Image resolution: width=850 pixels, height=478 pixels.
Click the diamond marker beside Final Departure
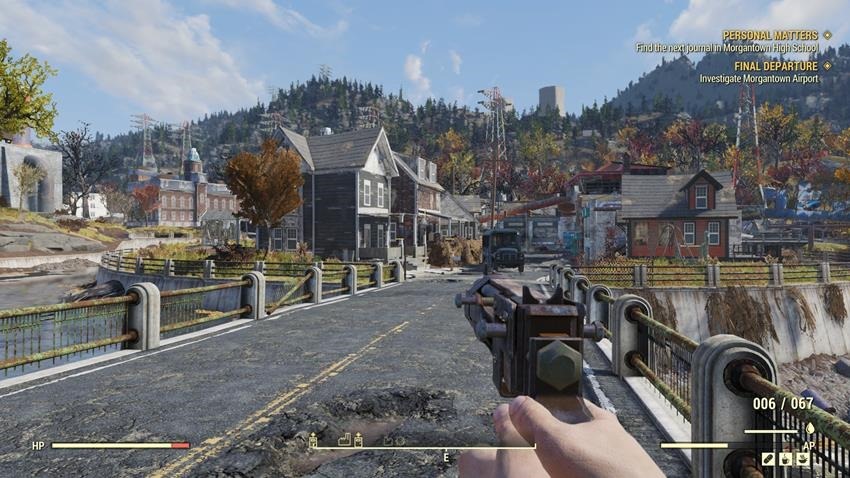(x=827, y=66)
